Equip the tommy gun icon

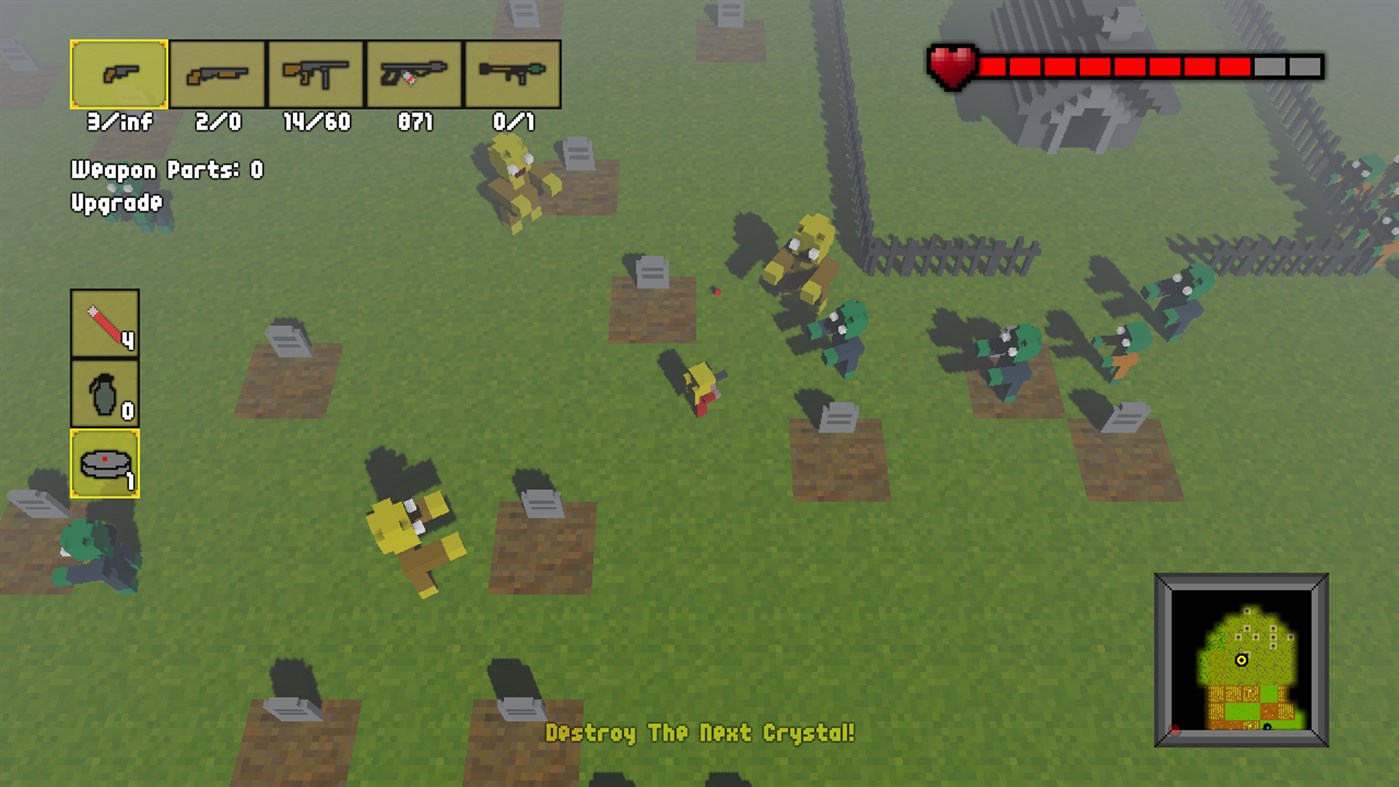point(317,73)
